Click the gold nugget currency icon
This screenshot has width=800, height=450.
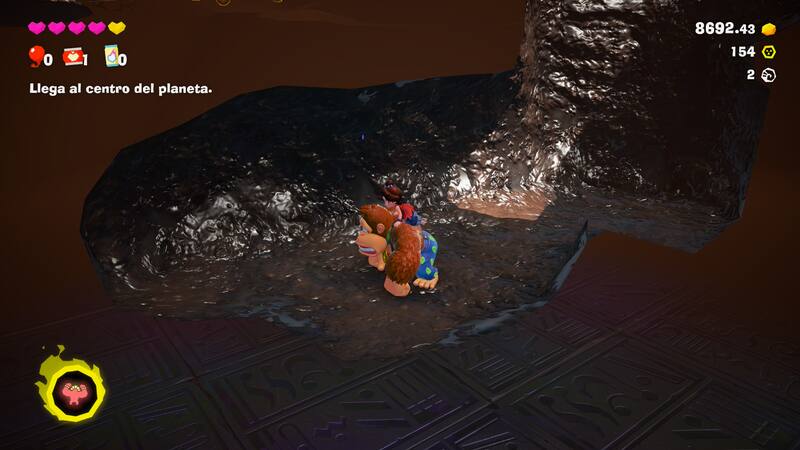pyautogui.click(x=769, y=29)
